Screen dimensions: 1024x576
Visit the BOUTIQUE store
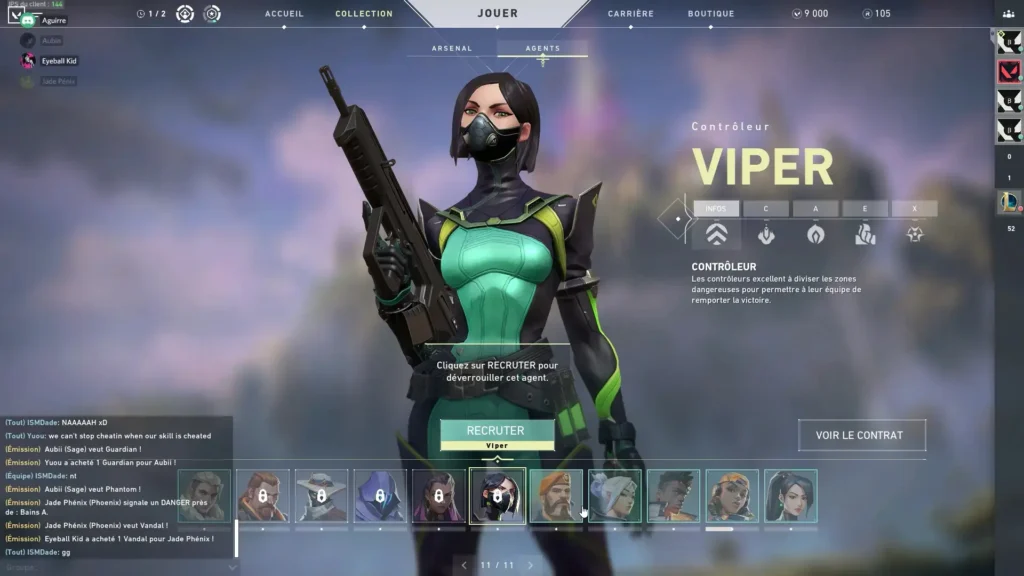click(x=711, y=14)
